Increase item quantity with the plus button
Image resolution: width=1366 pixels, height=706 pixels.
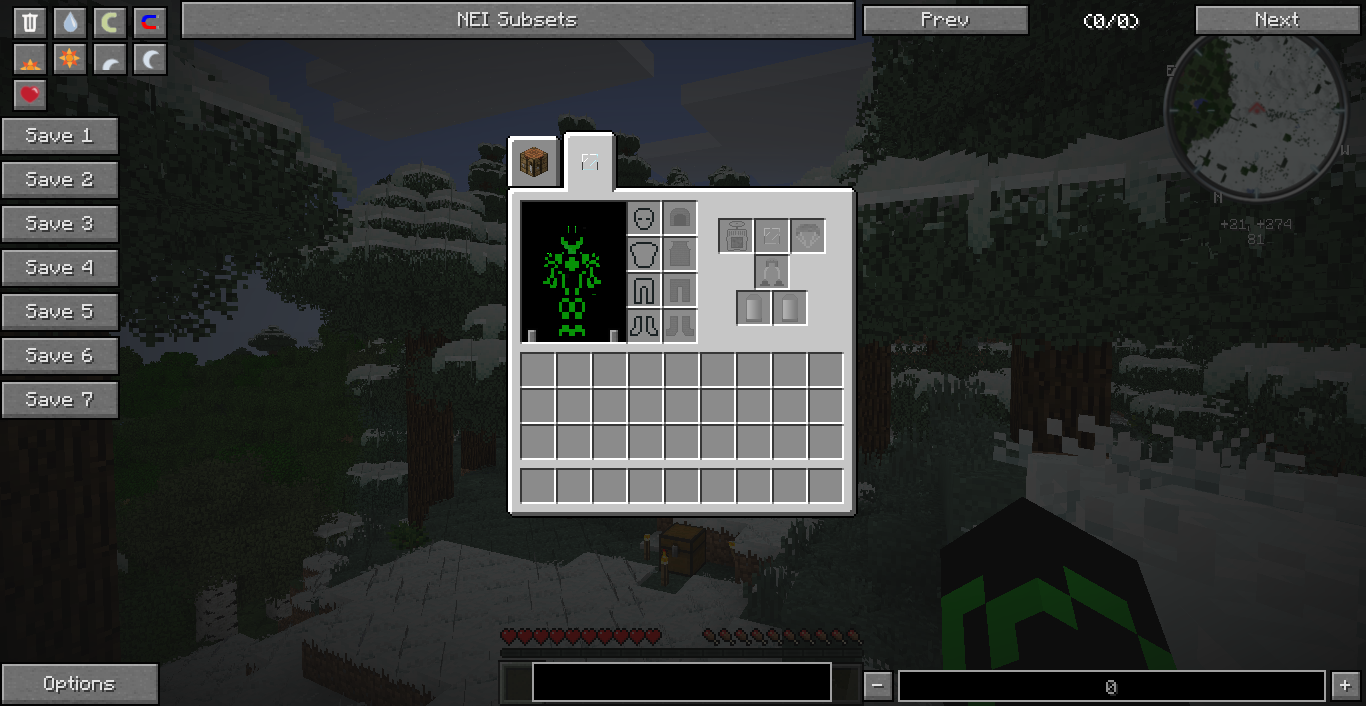pyautogui.click(x=1343, y=686)
